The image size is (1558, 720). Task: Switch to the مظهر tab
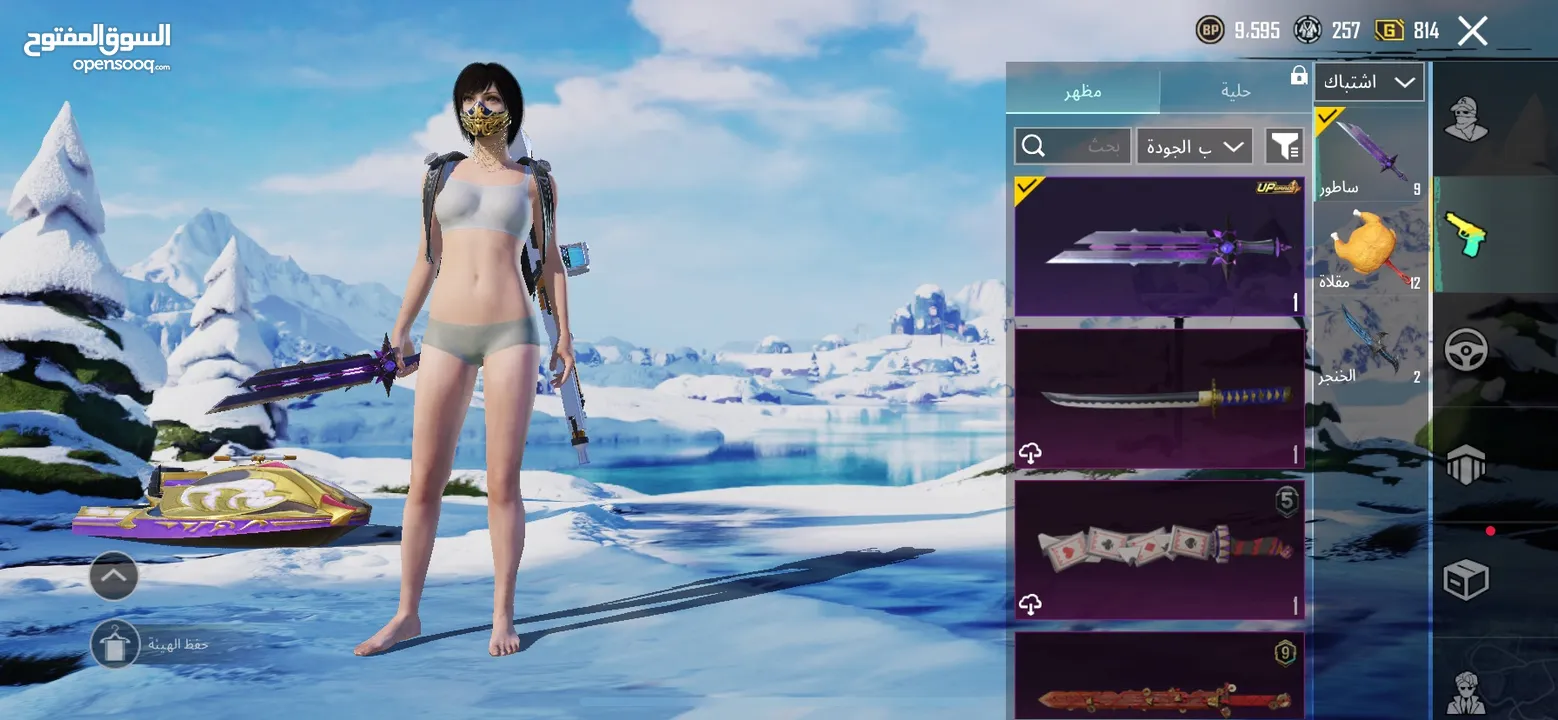click(x=1082, y=91)
